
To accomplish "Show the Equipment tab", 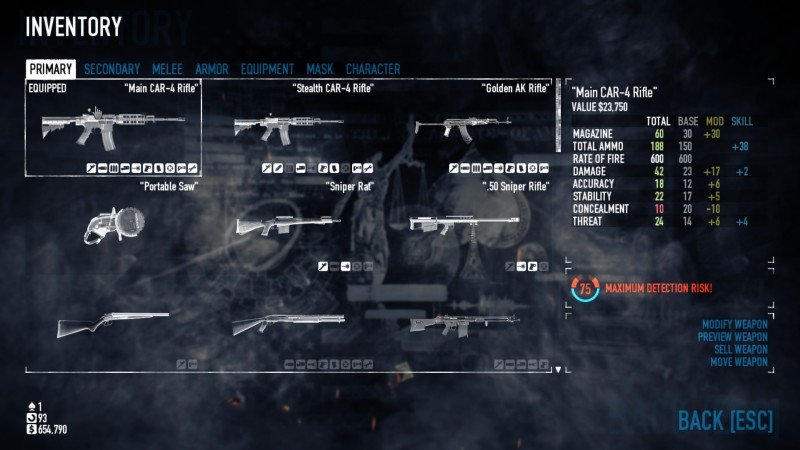I will point(267,69).
